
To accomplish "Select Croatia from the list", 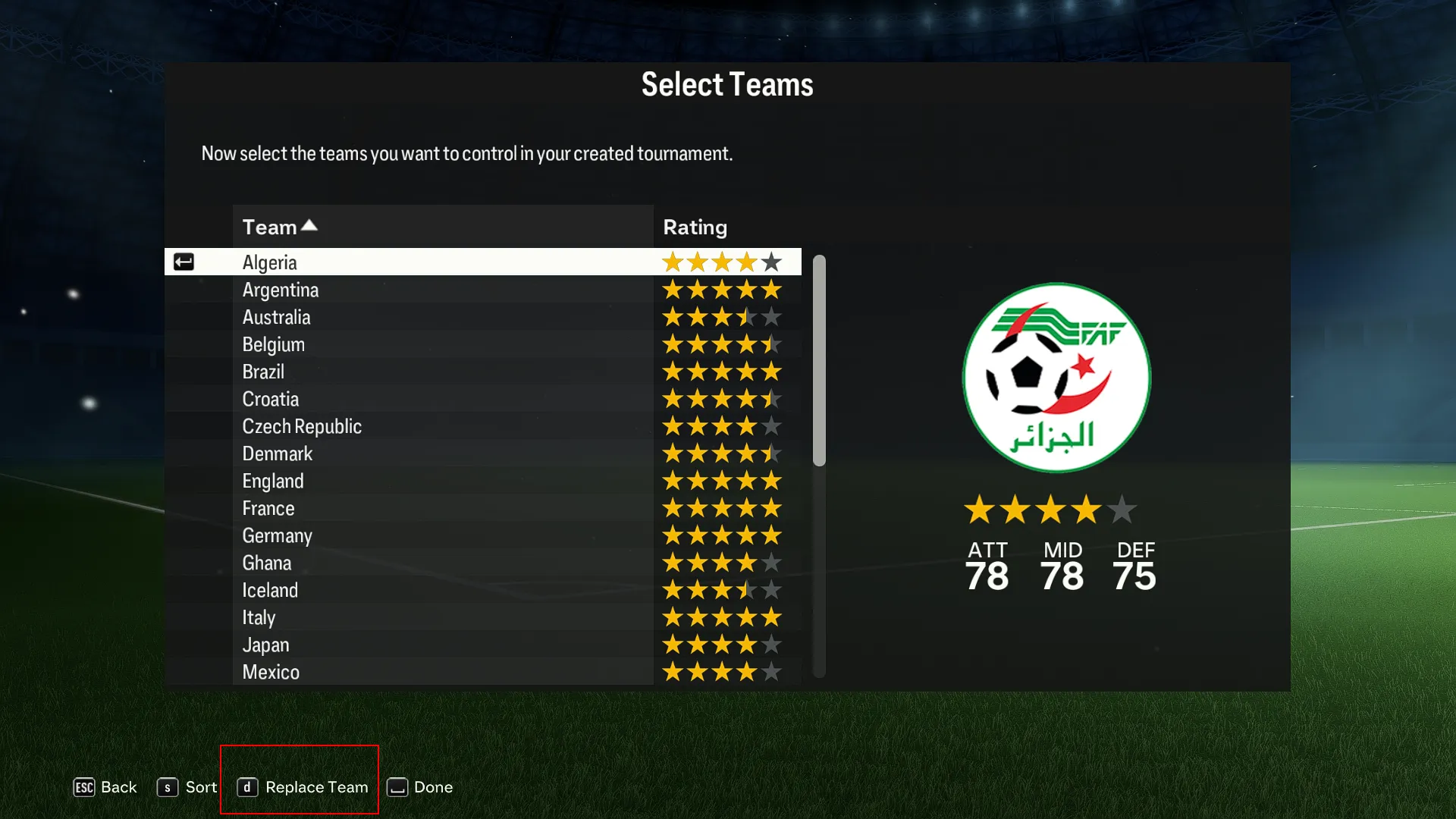I will point(271,399).
